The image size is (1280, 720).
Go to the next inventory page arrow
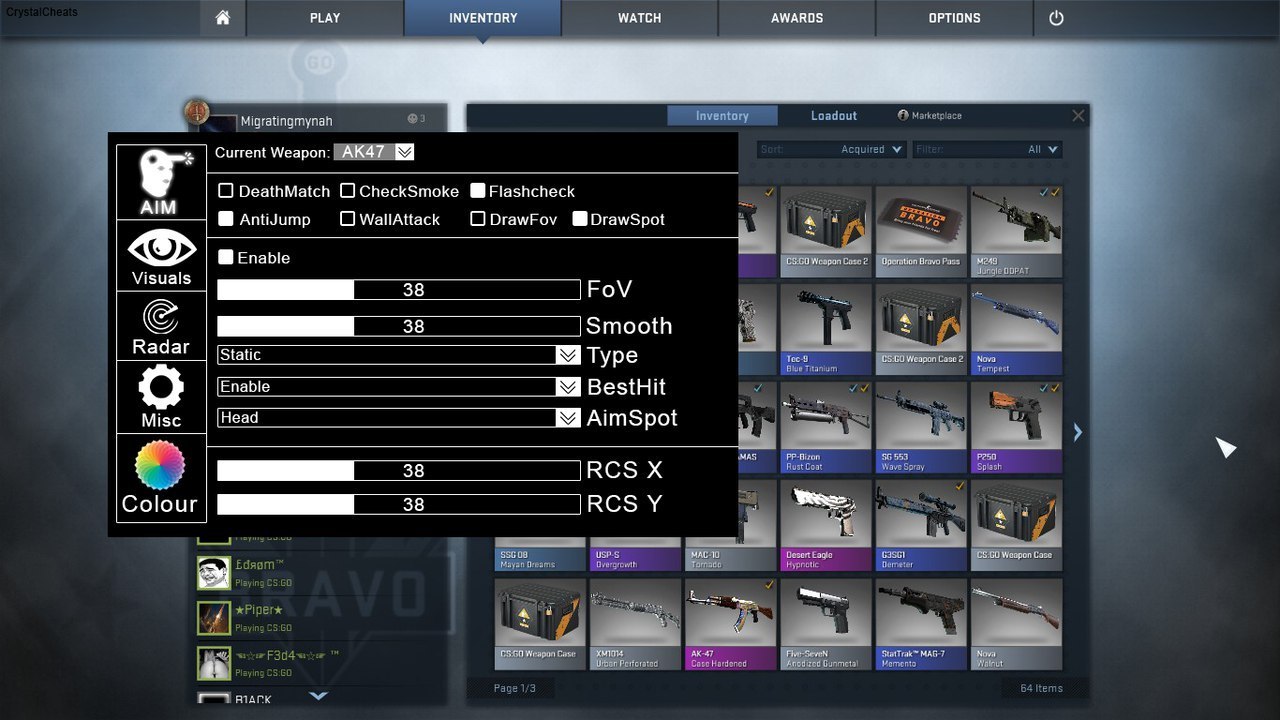coord(1077,432)
